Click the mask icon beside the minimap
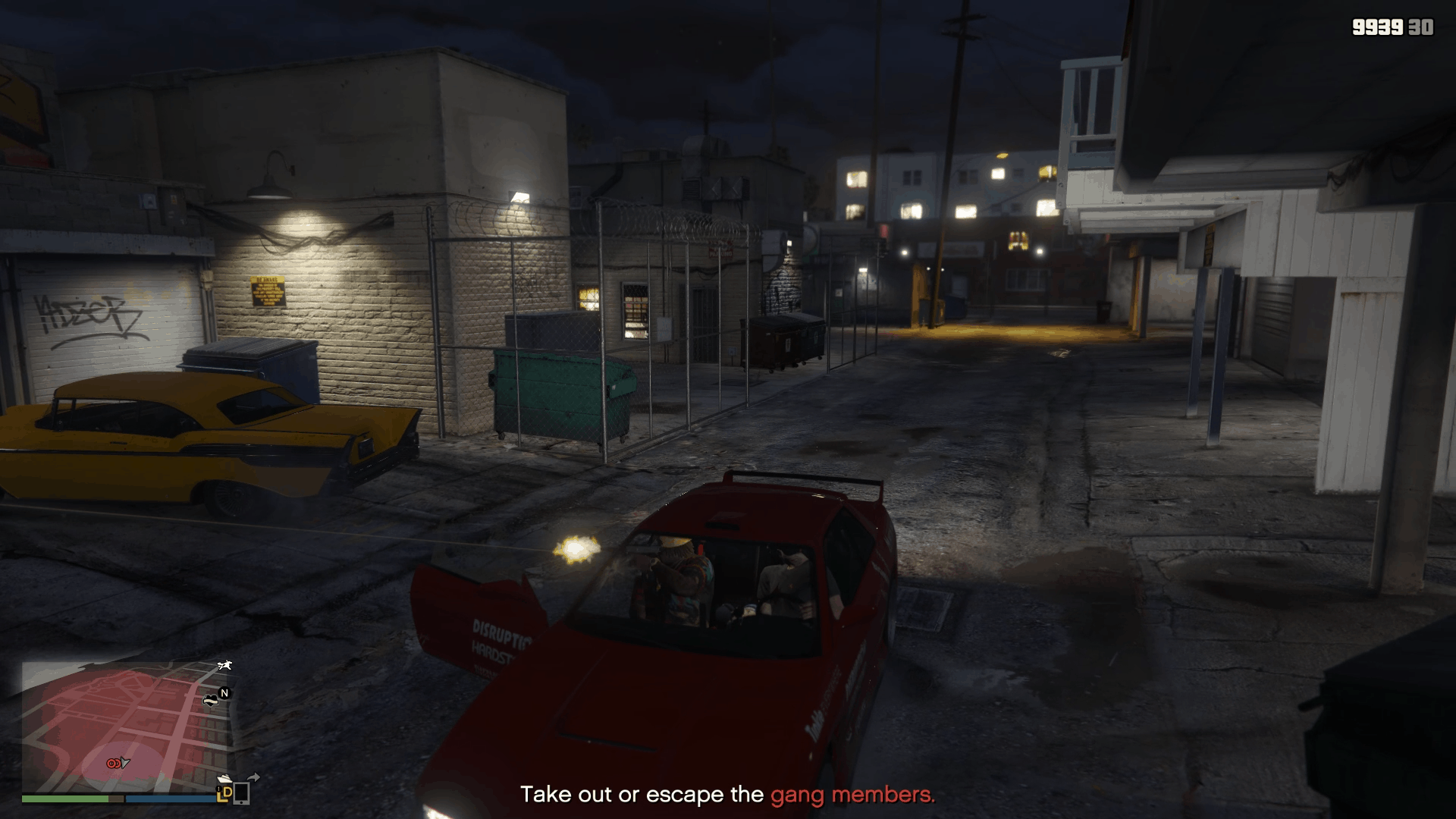The width and height of the screenshot is (1456, 819). [211, 701]
